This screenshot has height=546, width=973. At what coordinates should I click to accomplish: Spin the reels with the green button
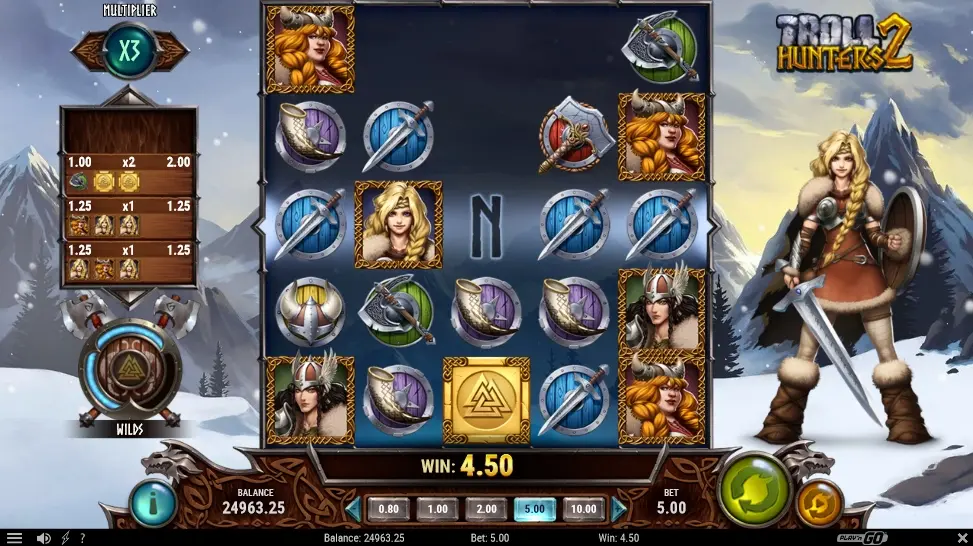[754, 490]
